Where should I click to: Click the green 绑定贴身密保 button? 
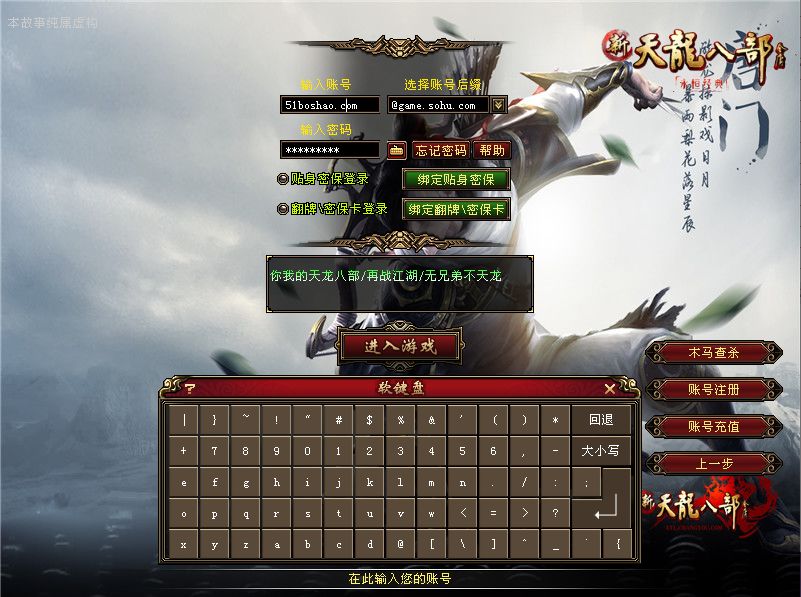click(x=456, y=180)
